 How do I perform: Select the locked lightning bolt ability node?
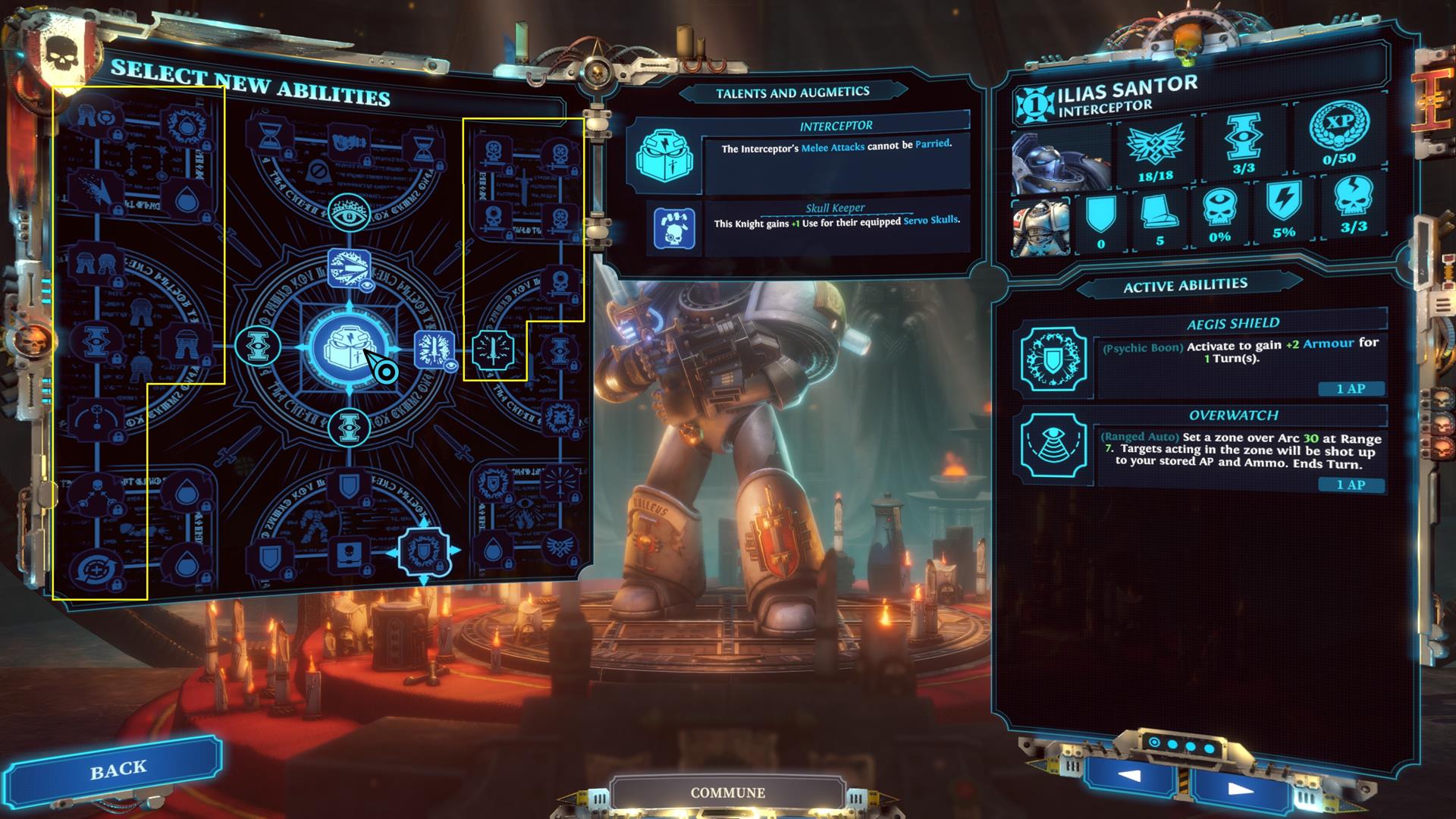click(x=98, y=190)
